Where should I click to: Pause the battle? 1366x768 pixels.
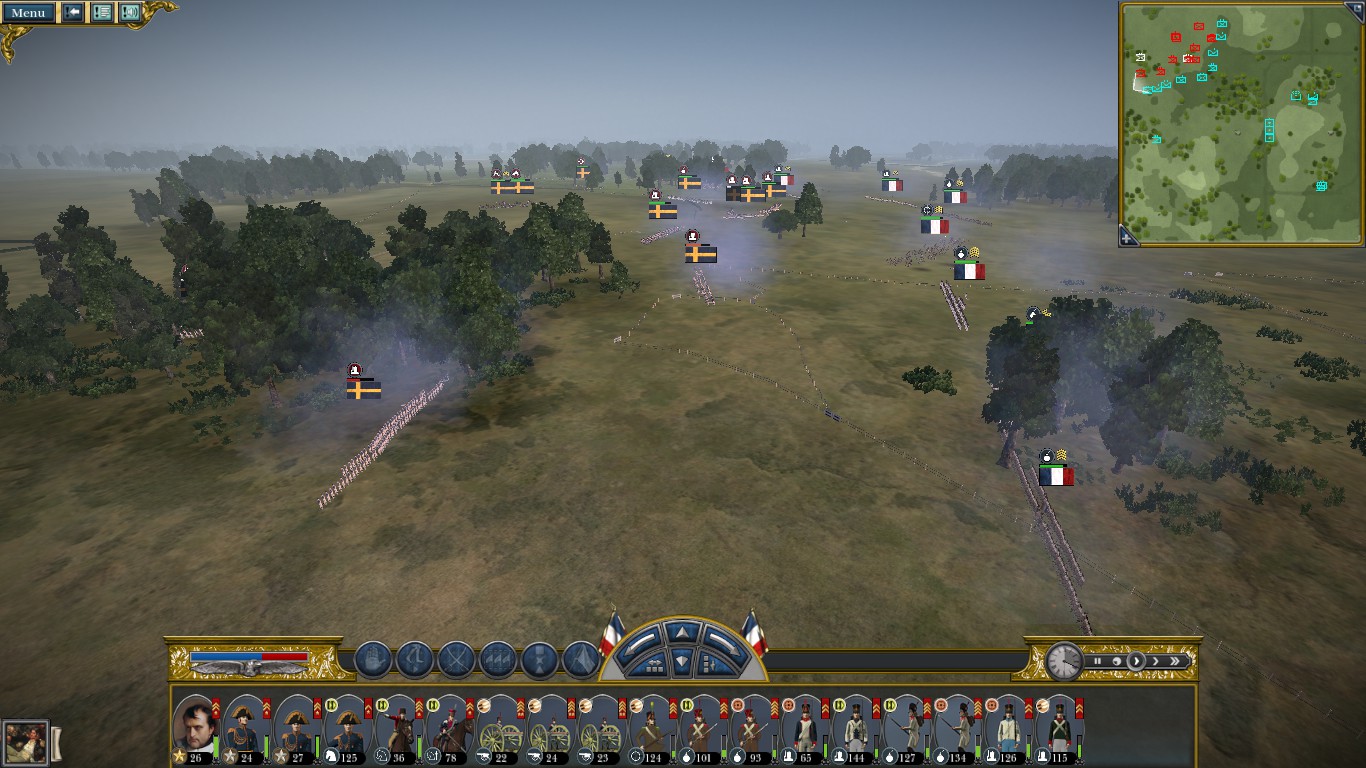[x=1097, y=661]
